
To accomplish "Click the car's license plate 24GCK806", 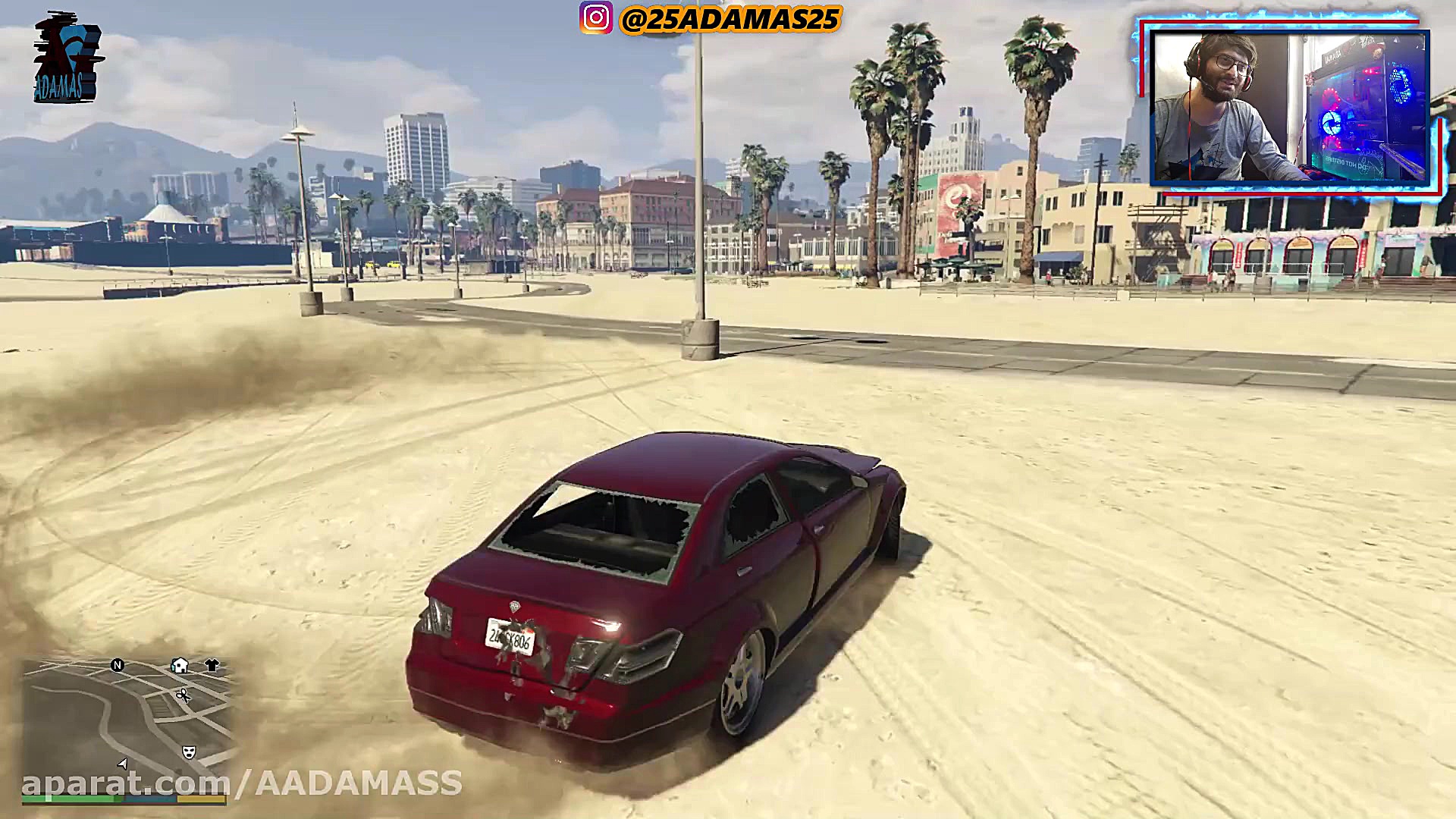I will (x=510, y=637).
